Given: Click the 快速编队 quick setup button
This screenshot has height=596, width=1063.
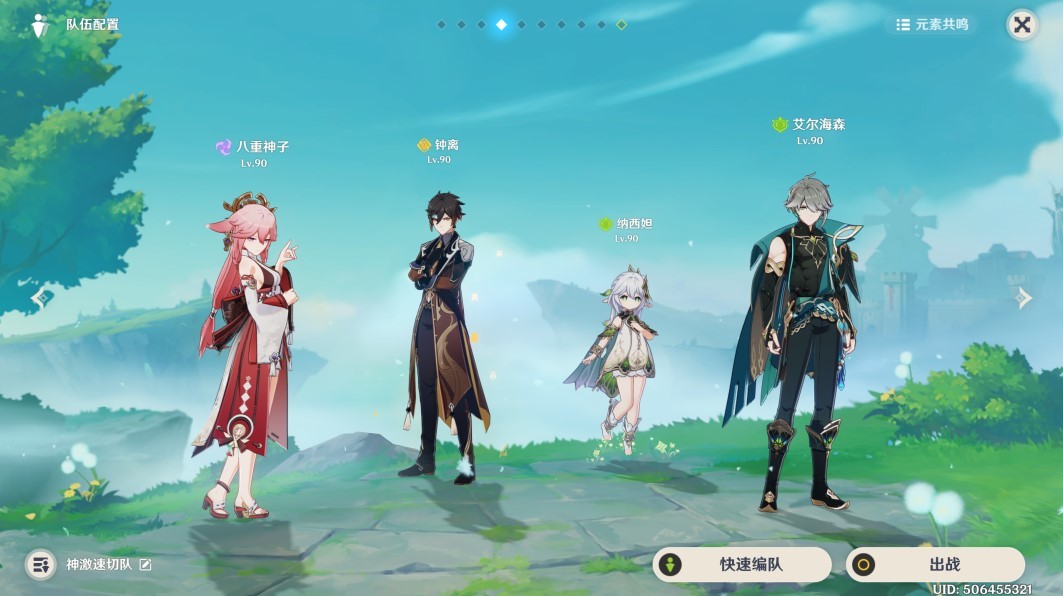Looking at the screenshot, I should coord(741,564).
